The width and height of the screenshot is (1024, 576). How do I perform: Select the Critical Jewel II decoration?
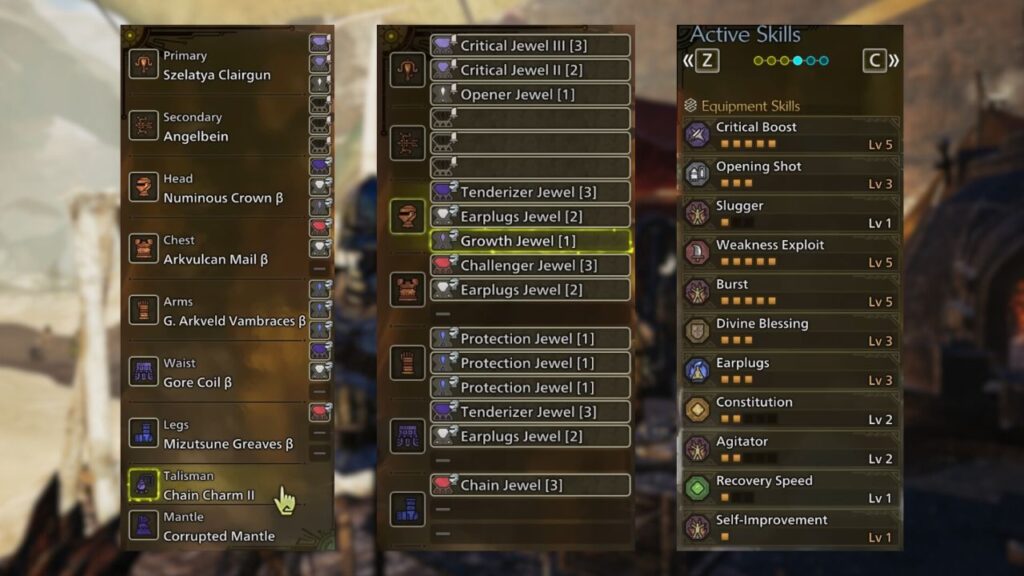530,70
